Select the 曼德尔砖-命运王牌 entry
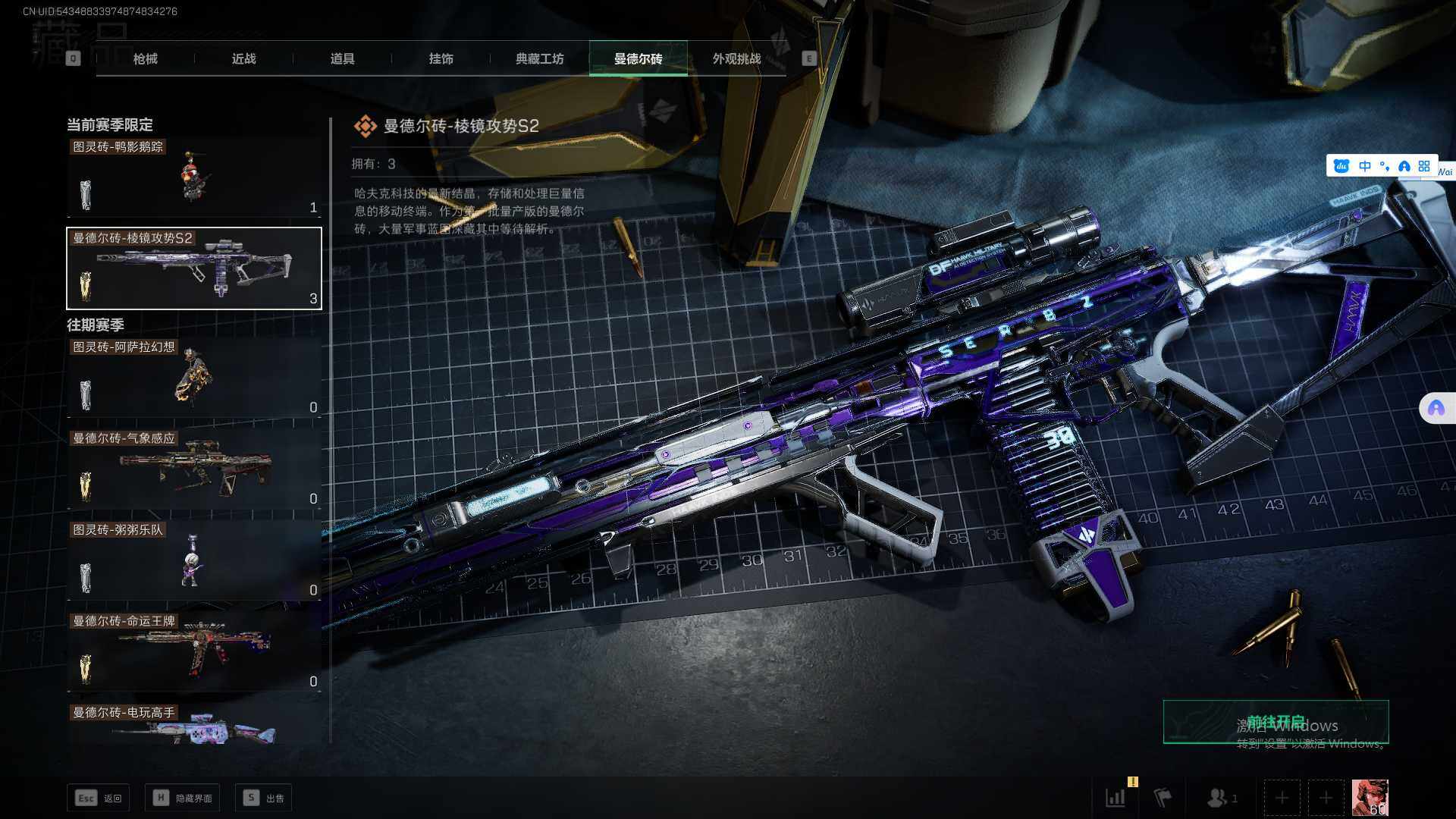1456x819 pixels. (194, 651)
